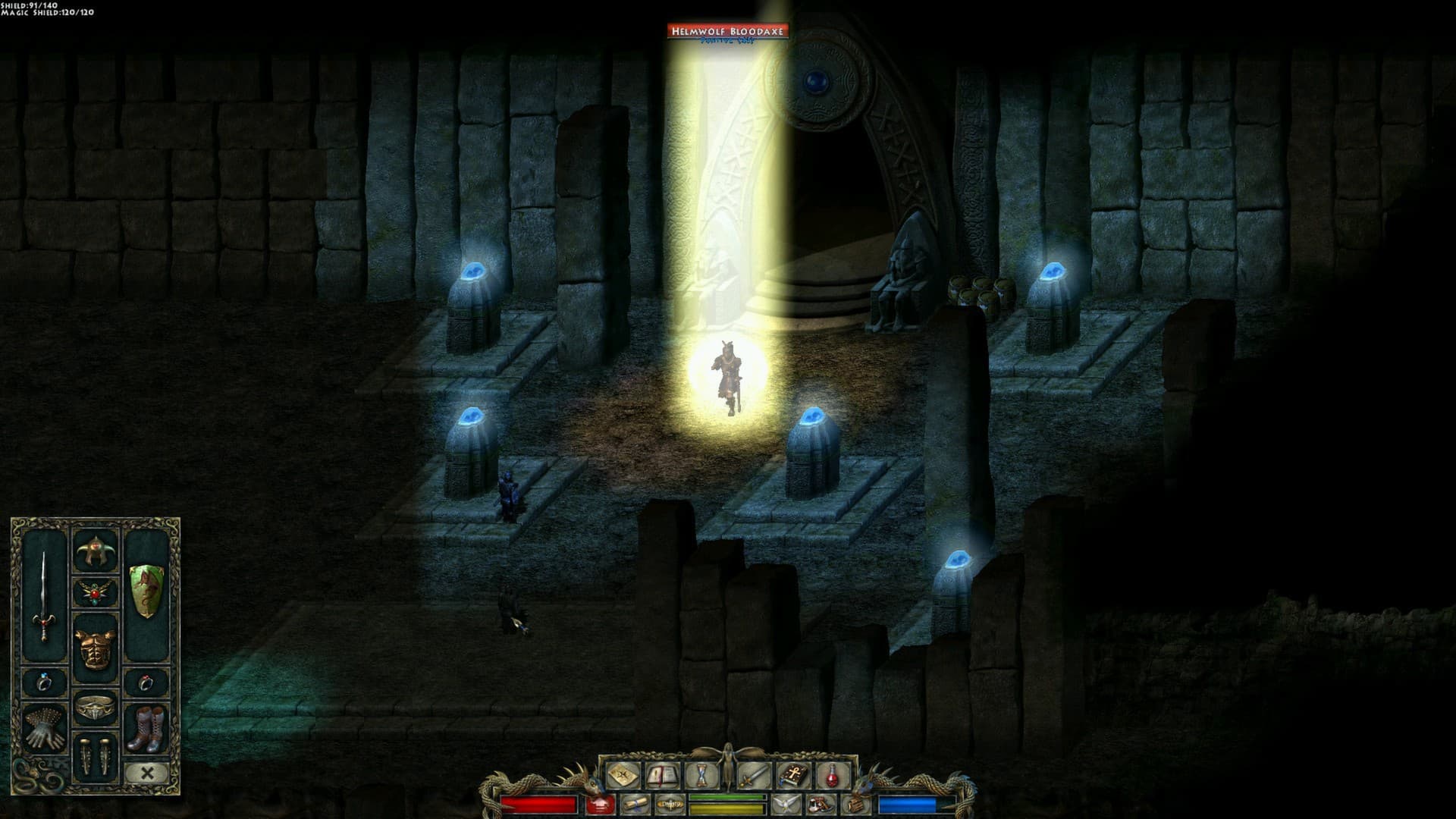Open the menu via Divinity emblem

pos(671,806)
